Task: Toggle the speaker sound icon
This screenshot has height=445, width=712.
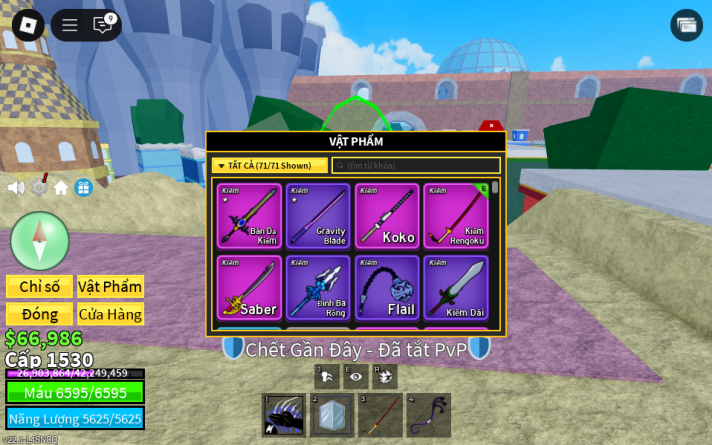Action: (16, 187)
